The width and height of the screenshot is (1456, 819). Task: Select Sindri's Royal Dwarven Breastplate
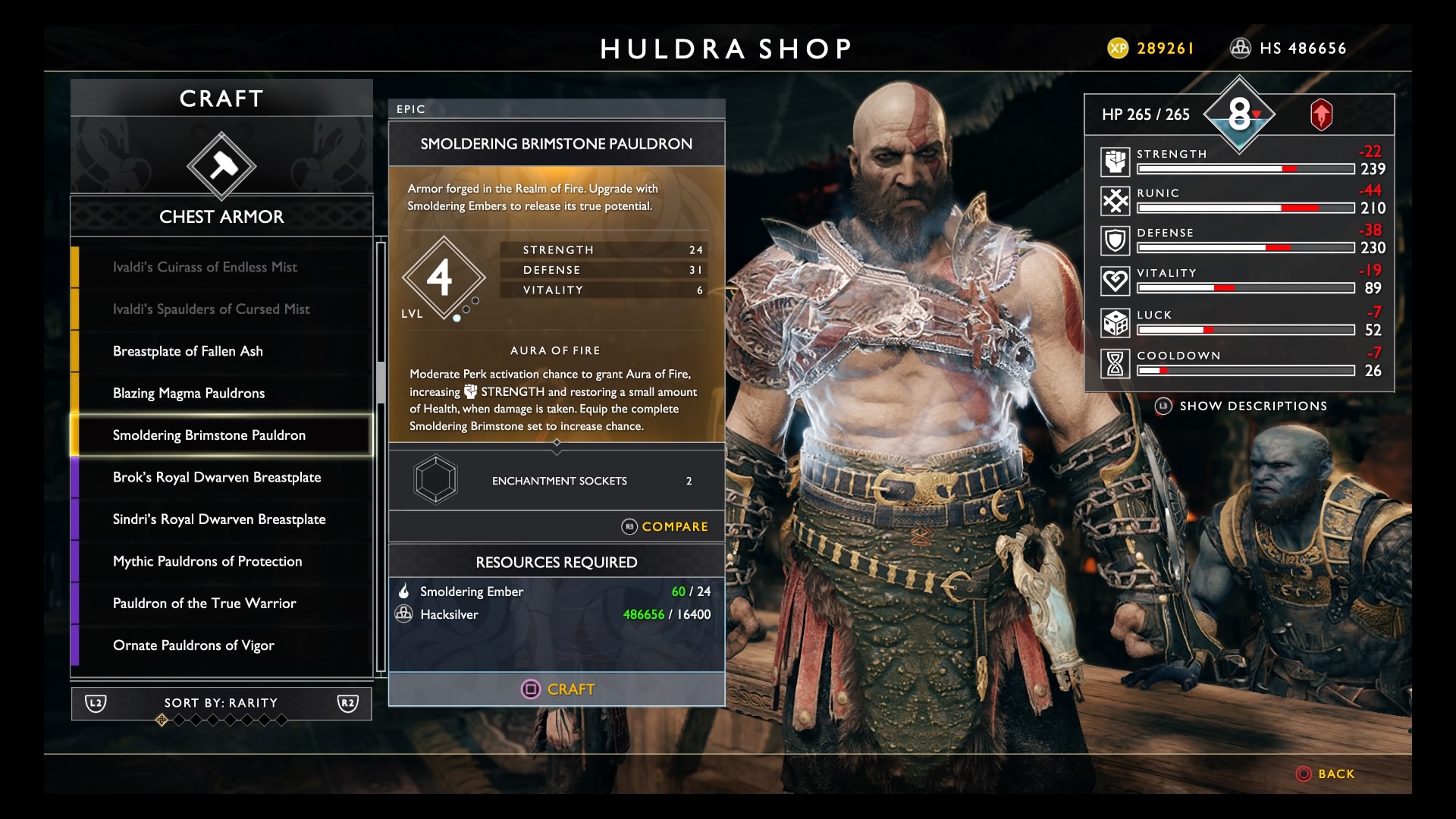point(219,519)
